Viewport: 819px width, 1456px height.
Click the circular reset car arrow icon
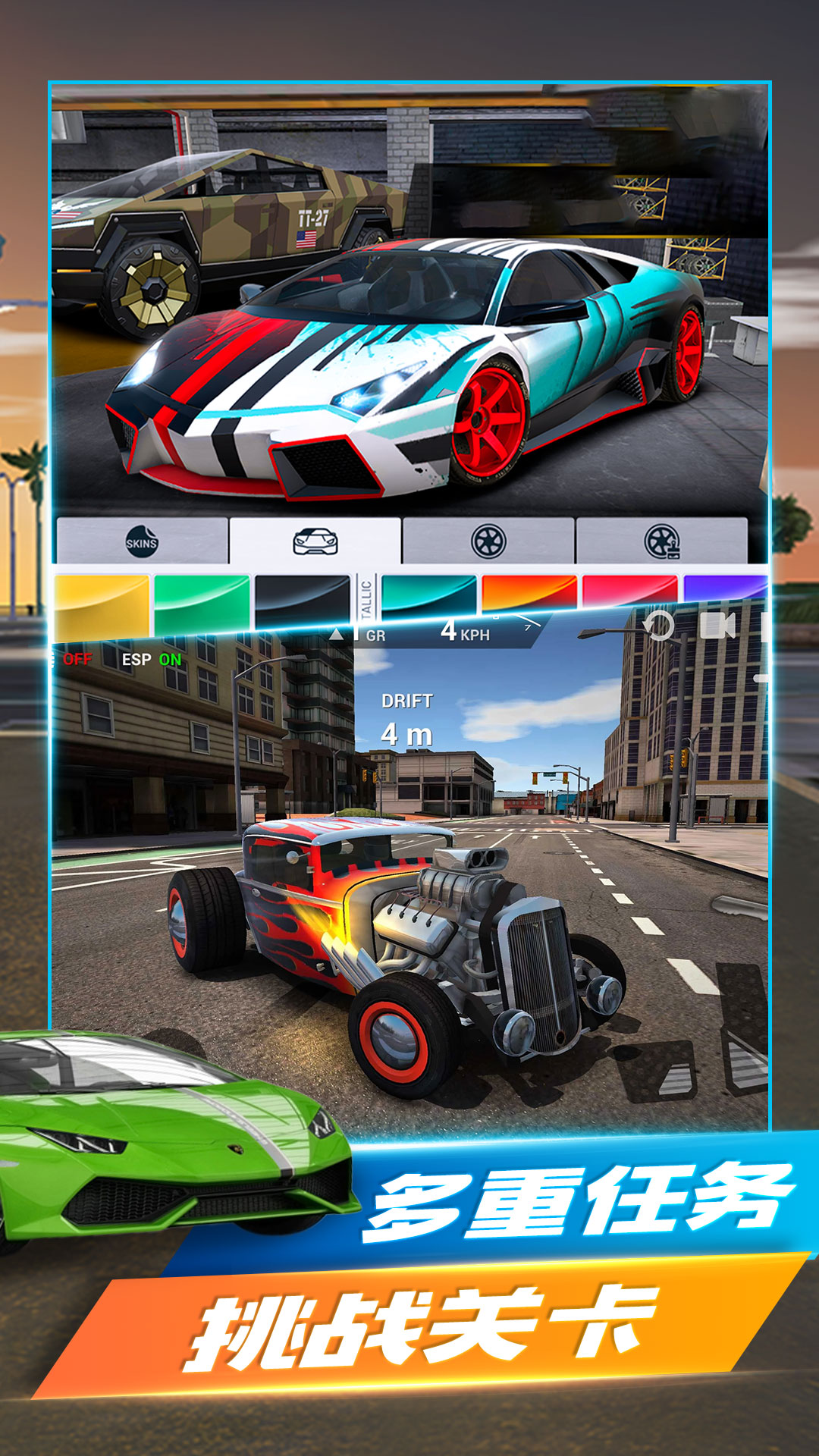pyautogui.click(x=658, y=626)
